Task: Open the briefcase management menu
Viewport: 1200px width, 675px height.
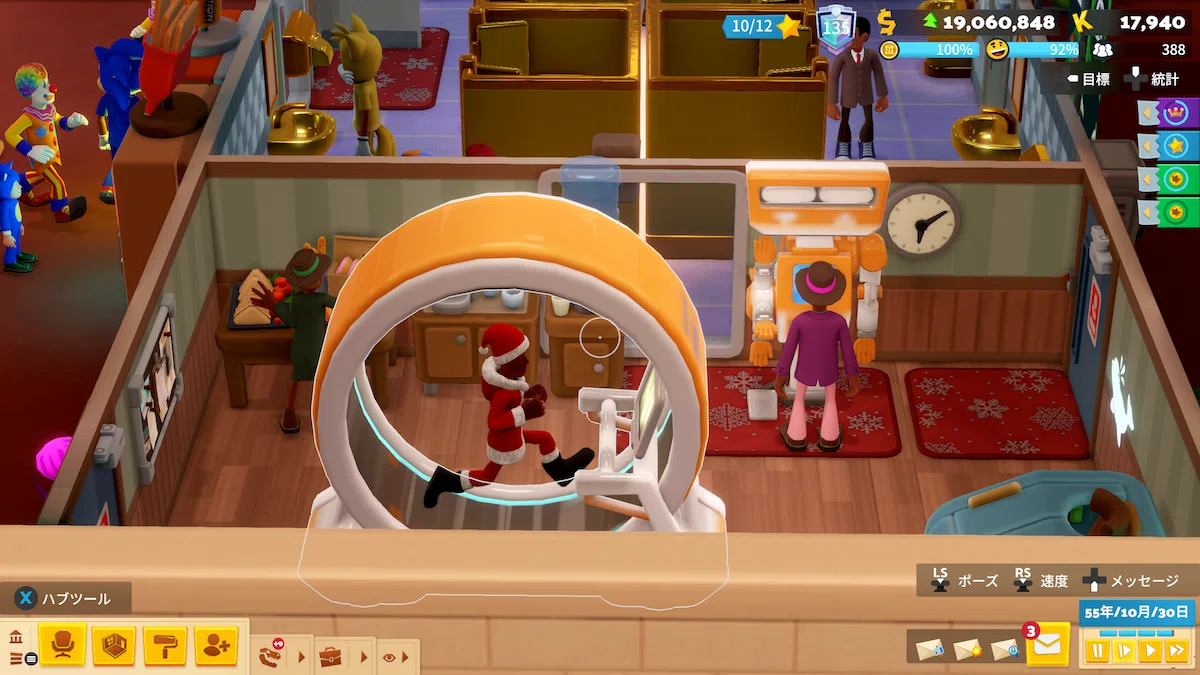Action: (x=330, y=657)
